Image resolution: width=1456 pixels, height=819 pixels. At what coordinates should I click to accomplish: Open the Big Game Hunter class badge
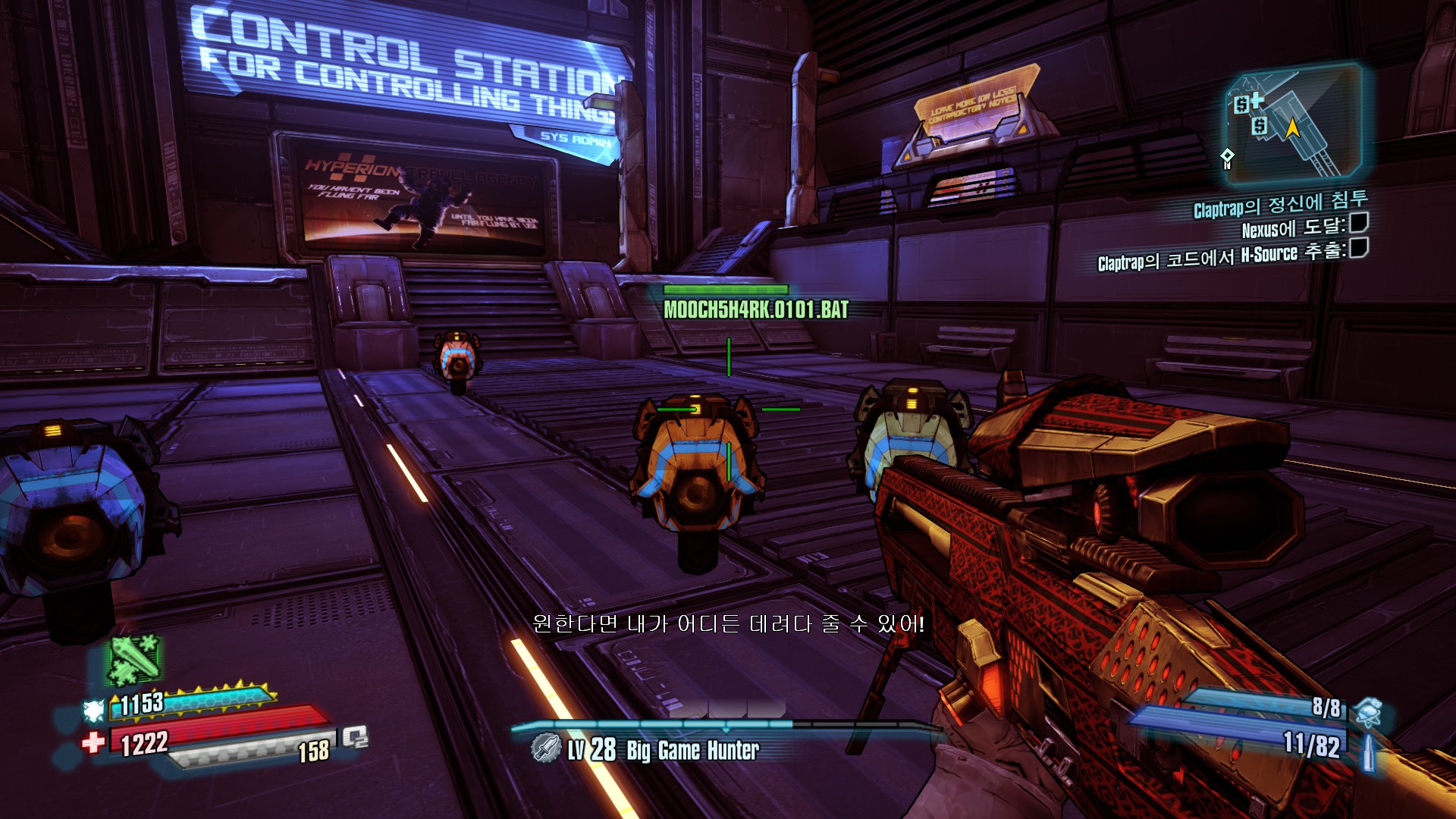(545, 748)
